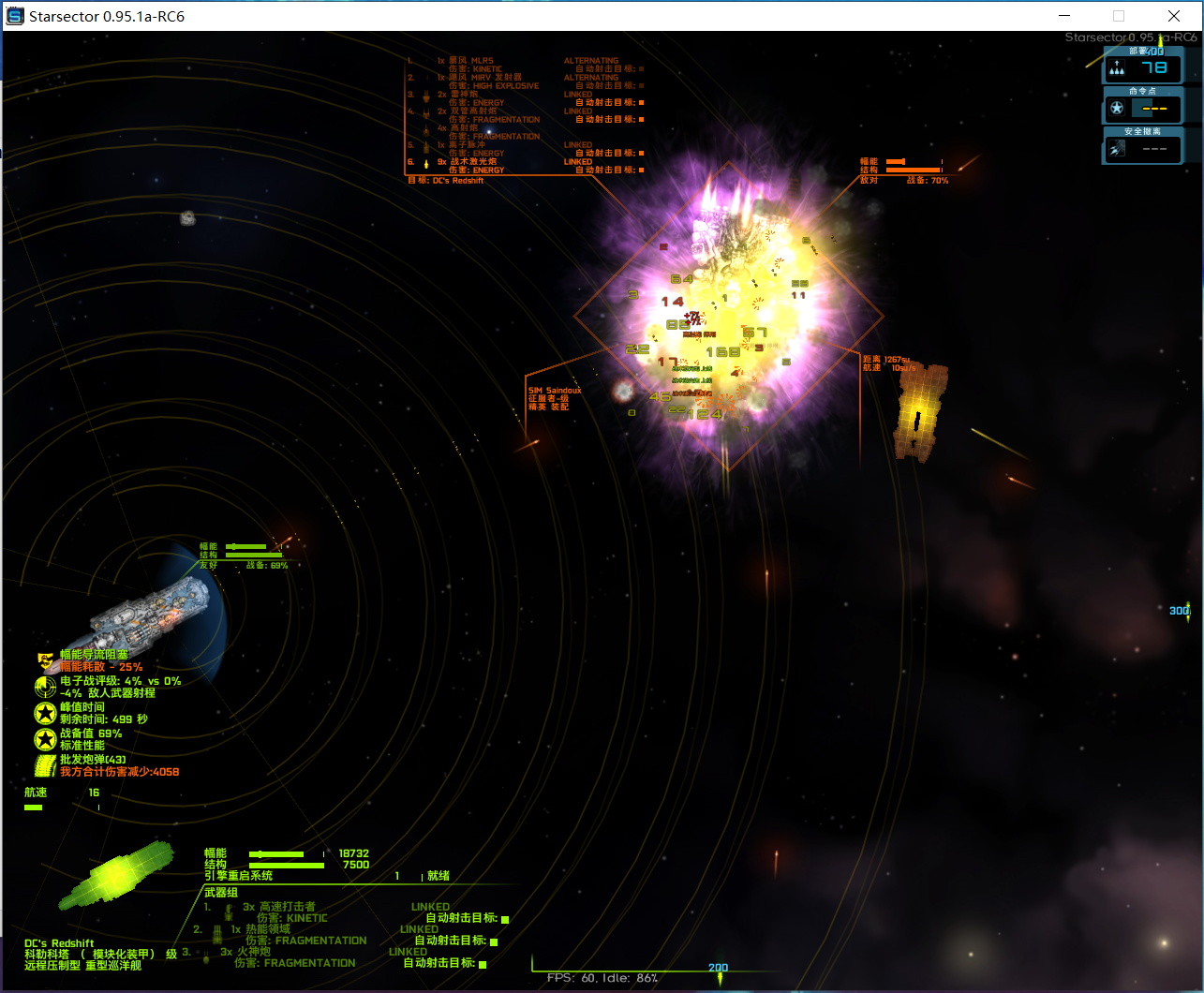Click the 电子战评级 ECM status icon

pyautogui.click(x=45, y=687)
